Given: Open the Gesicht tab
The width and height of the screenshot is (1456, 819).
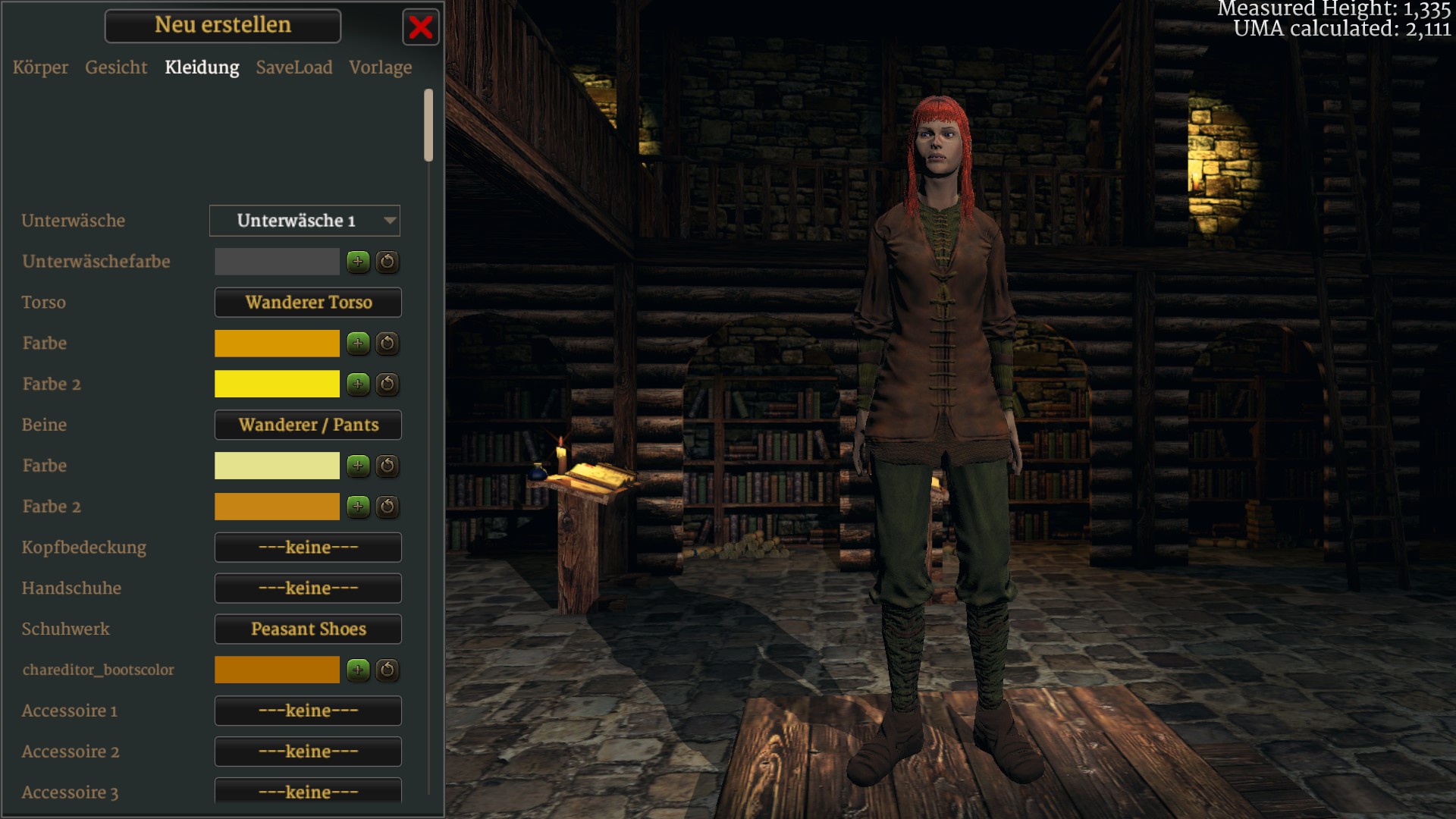Looking at the screenshot, I should pyautogui.click(x=116, y=67).
